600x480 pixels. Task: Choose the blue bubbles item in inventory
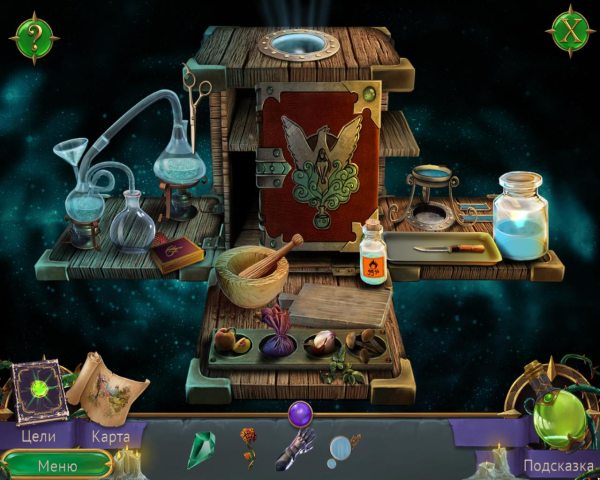(x=343, y=449)
